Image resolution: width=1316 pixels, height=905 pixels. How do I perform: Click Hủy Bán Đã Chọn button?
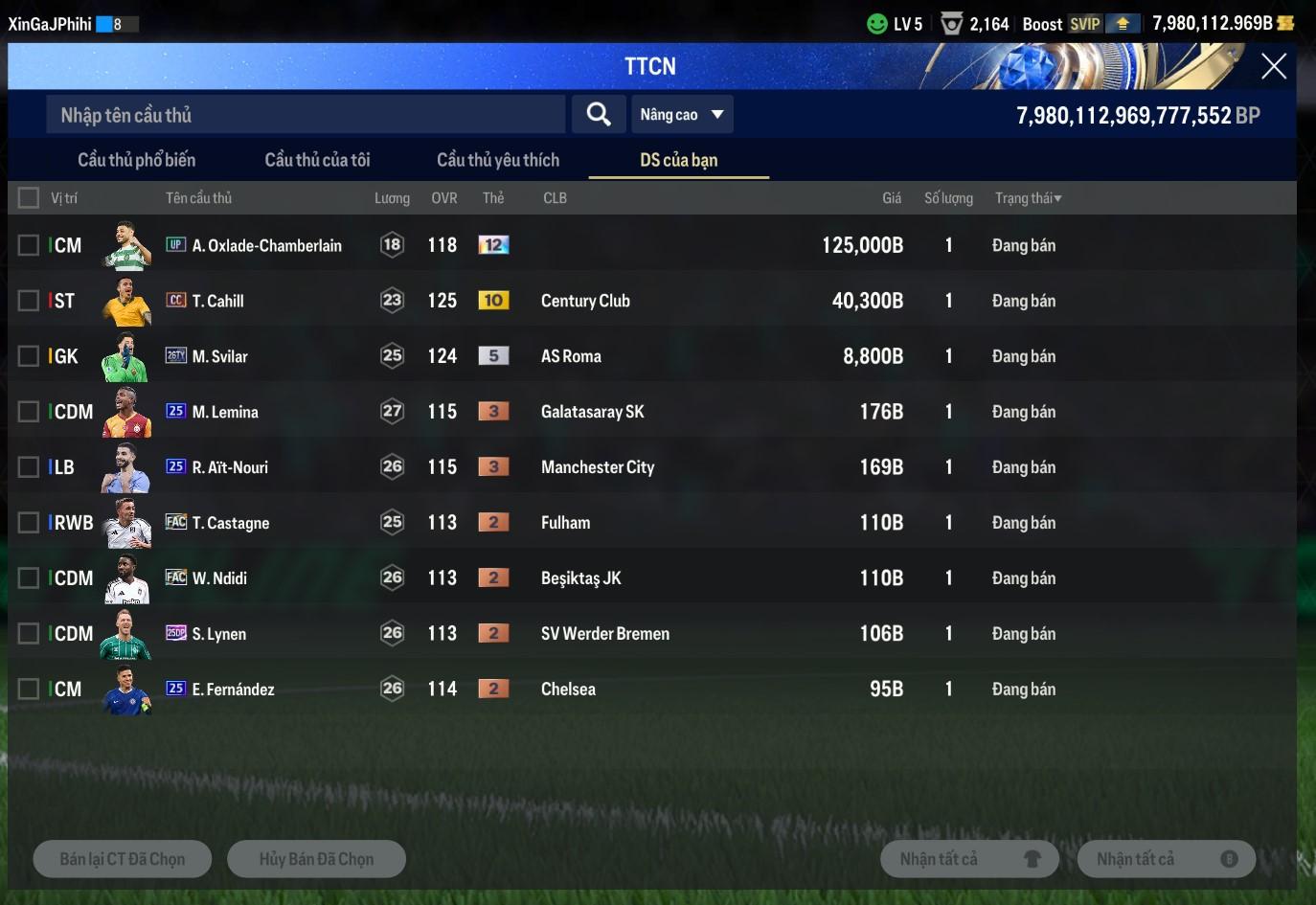click(x=316, y=859)
